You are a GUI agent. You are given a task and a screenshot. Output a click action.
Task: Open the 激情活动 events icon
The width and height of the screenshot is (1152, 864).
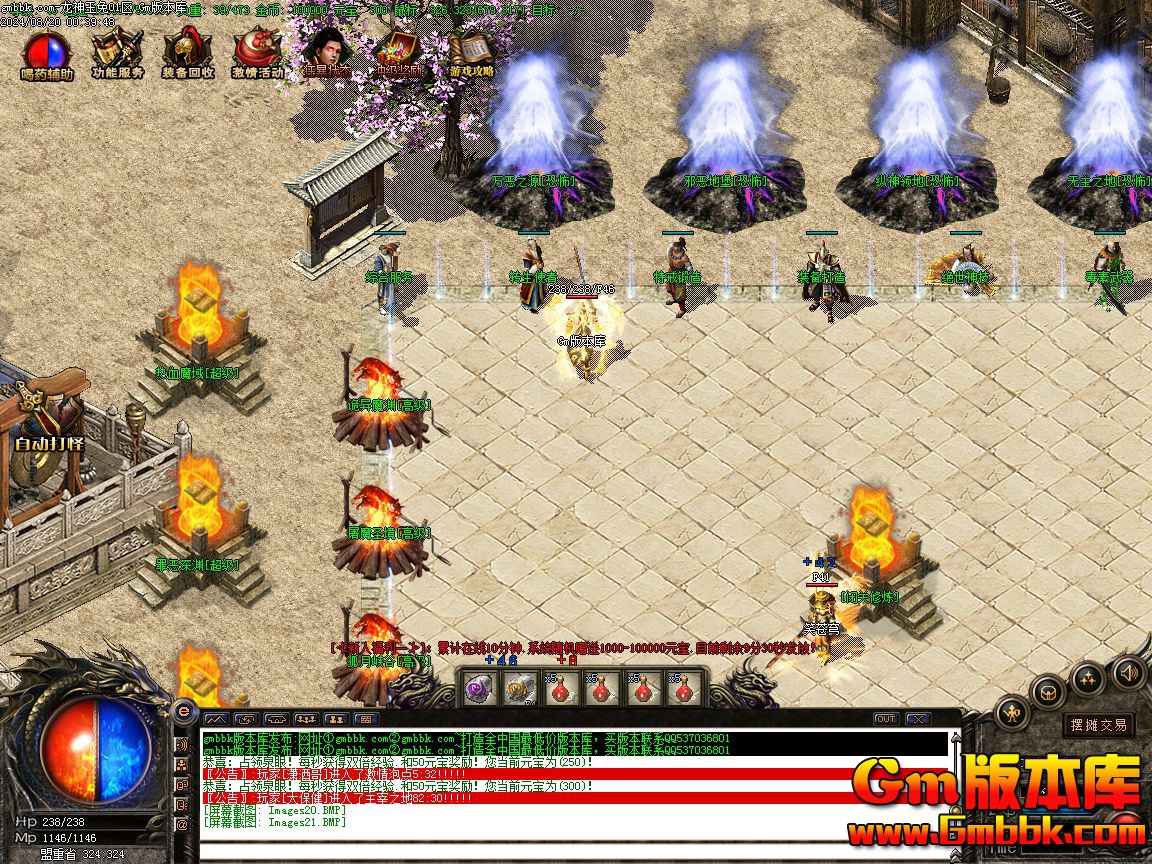tap(258, 53)
